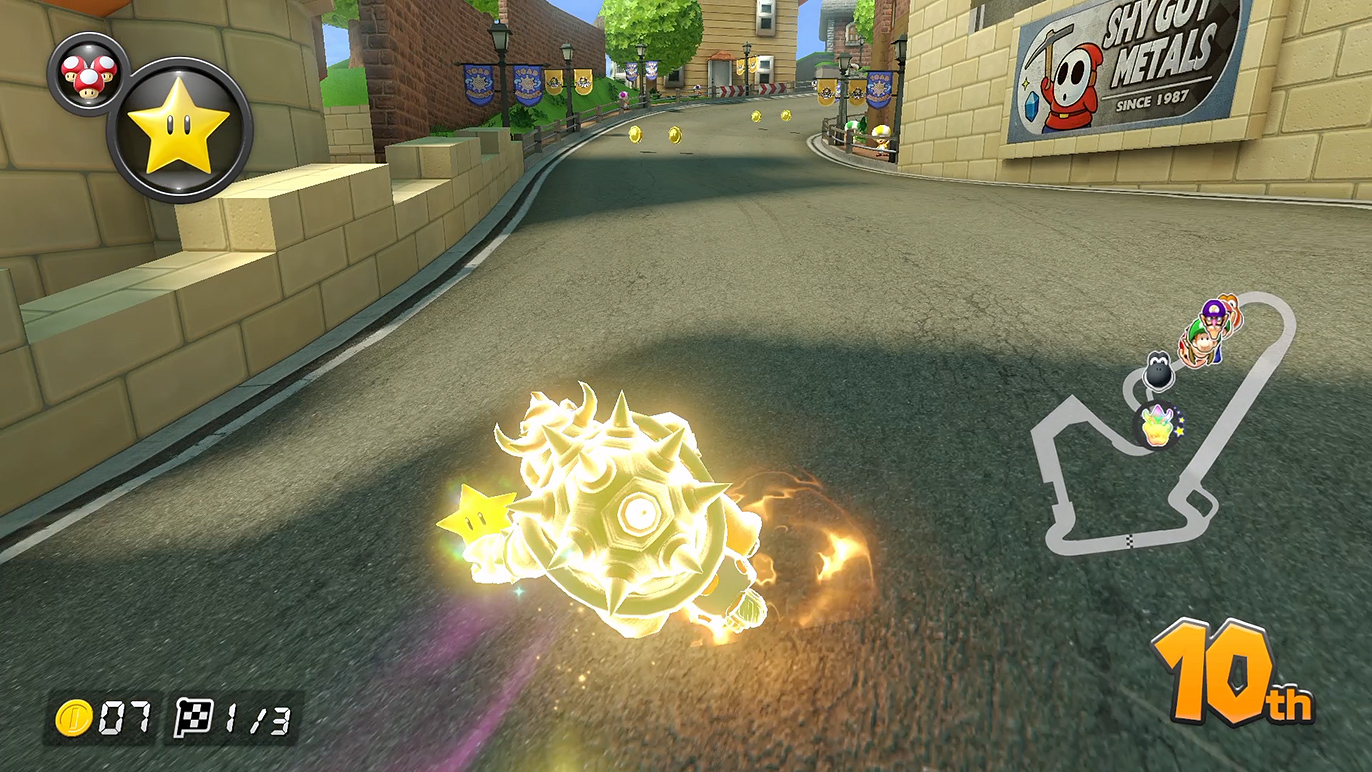The height and width of the screenshot is (772, 1372).
Task: Select the black Yoshi minimap marker
Action: click(x=1158, y=370)
